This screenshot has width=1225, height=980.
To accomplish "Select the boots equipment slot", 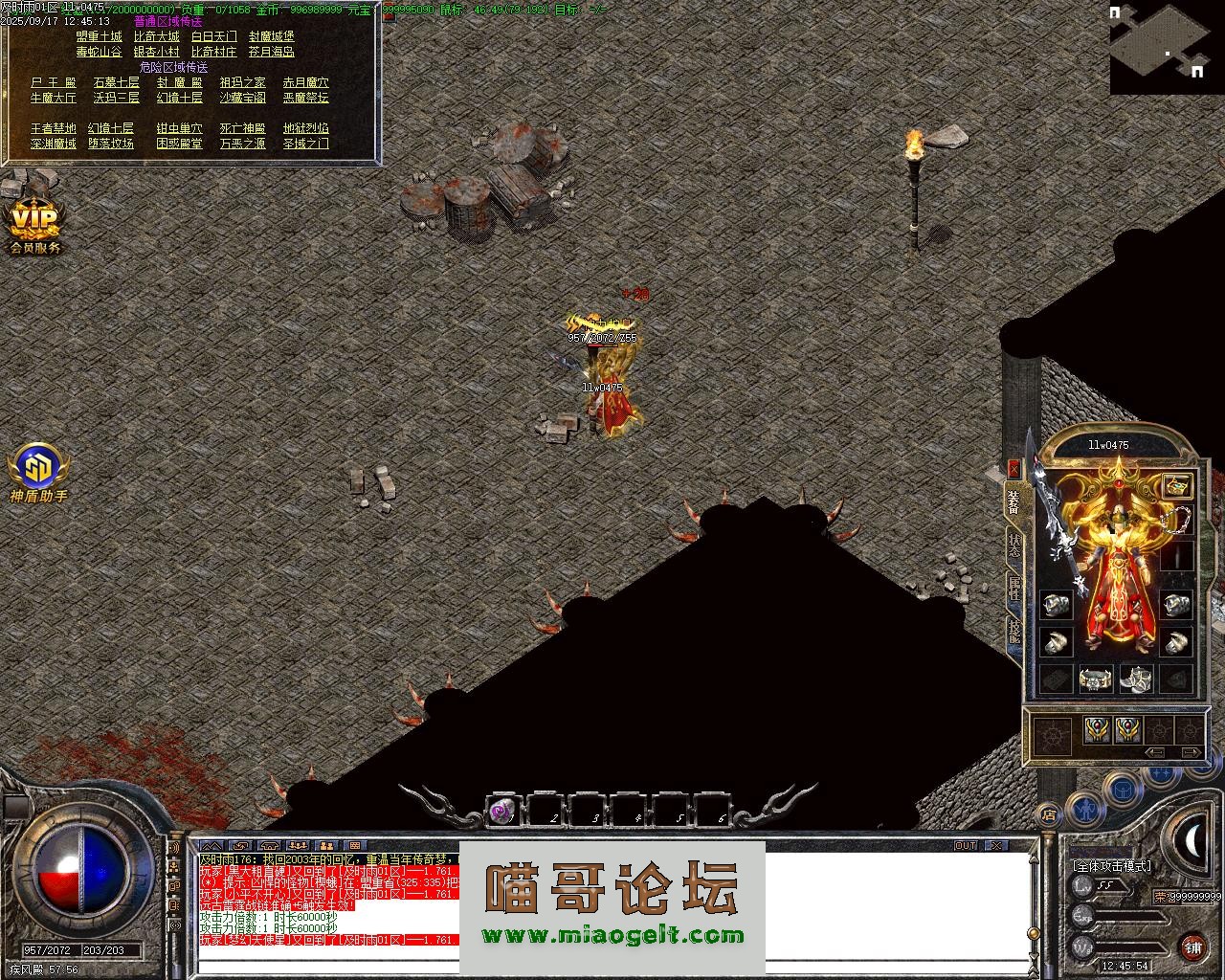I will [x=1136, y=679].
